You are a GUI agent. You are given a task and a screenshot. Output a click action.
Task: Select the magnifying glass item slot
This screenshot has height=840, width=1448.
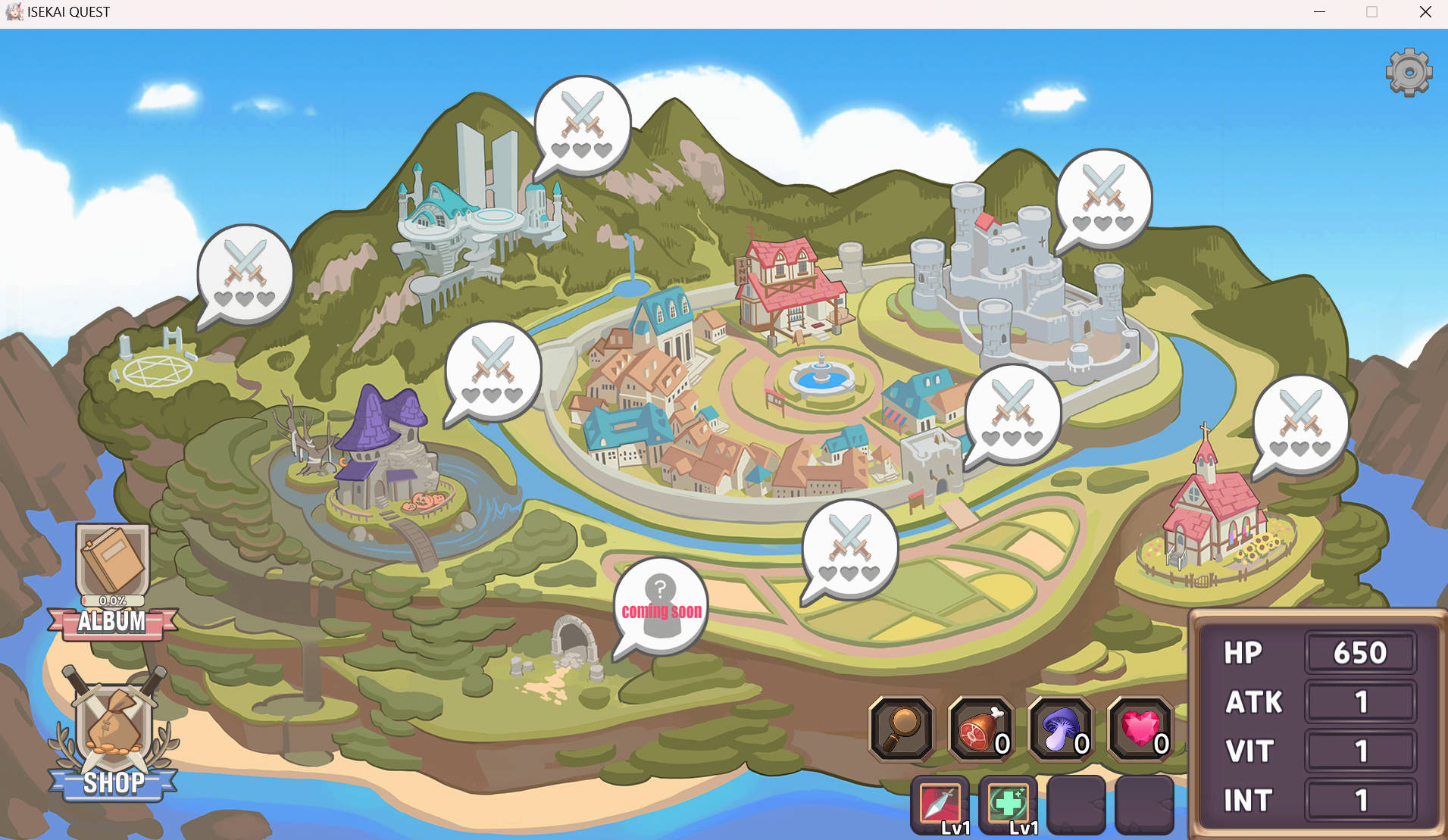(x=901, y=729)
